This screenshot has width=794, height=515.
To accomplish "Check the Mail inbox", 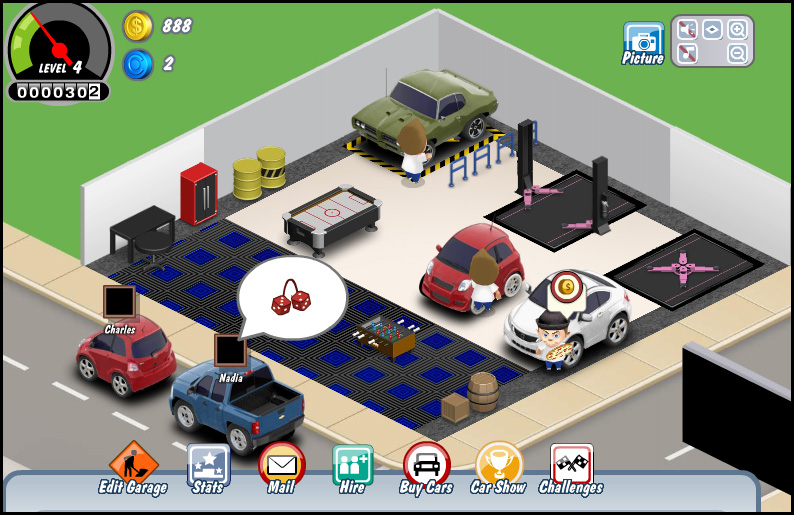I will [282, 466].
